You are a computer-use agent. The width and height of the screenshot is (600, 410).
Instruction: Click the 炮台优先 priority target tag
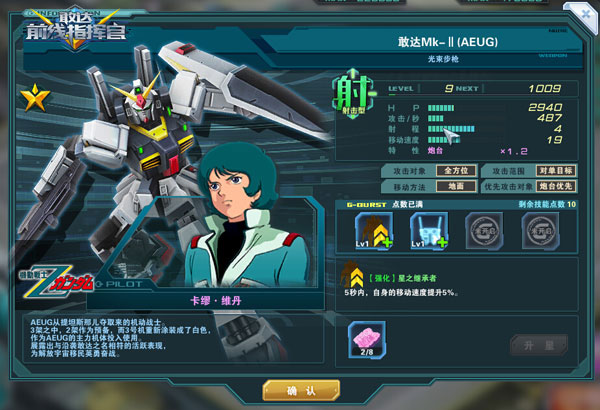555,186
